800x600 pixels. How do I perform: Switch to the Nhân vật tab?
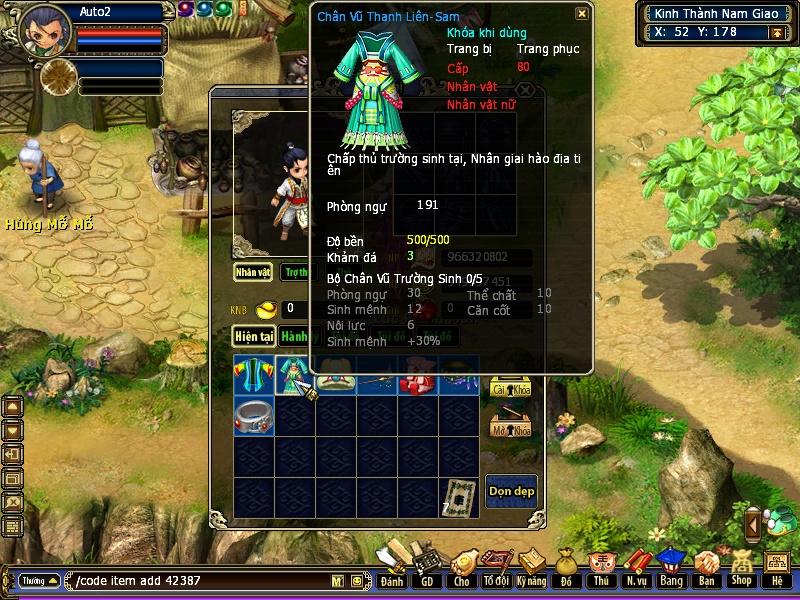tap(253, 271)
